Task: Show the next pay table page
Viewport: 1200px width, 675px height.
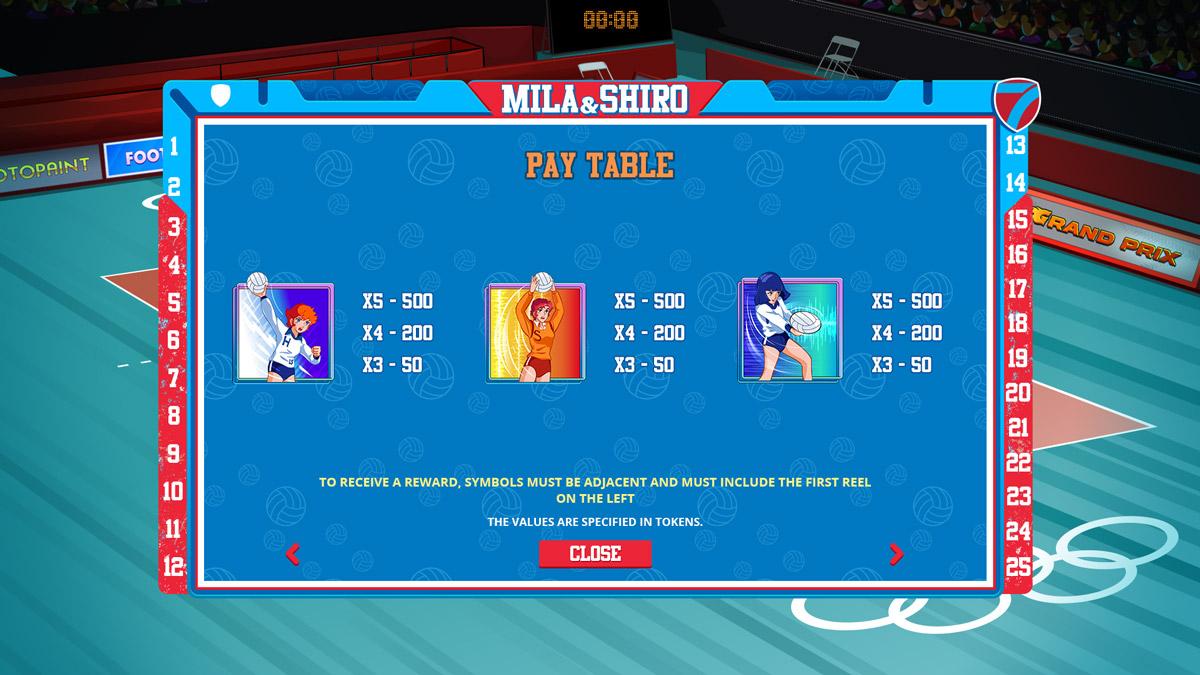Action: coord(896,554)
